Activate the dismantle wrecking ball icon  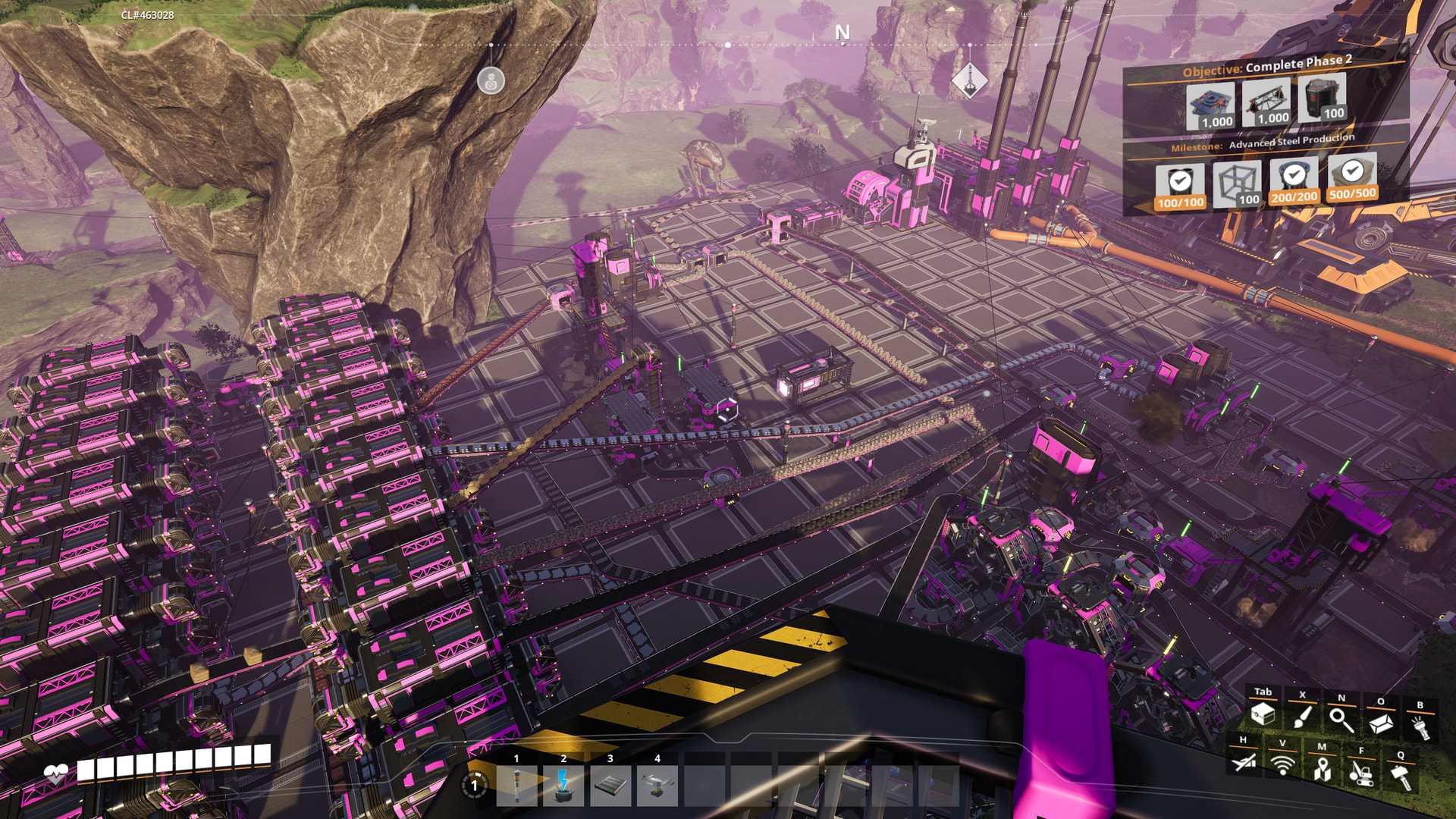tap(1360, 772)
